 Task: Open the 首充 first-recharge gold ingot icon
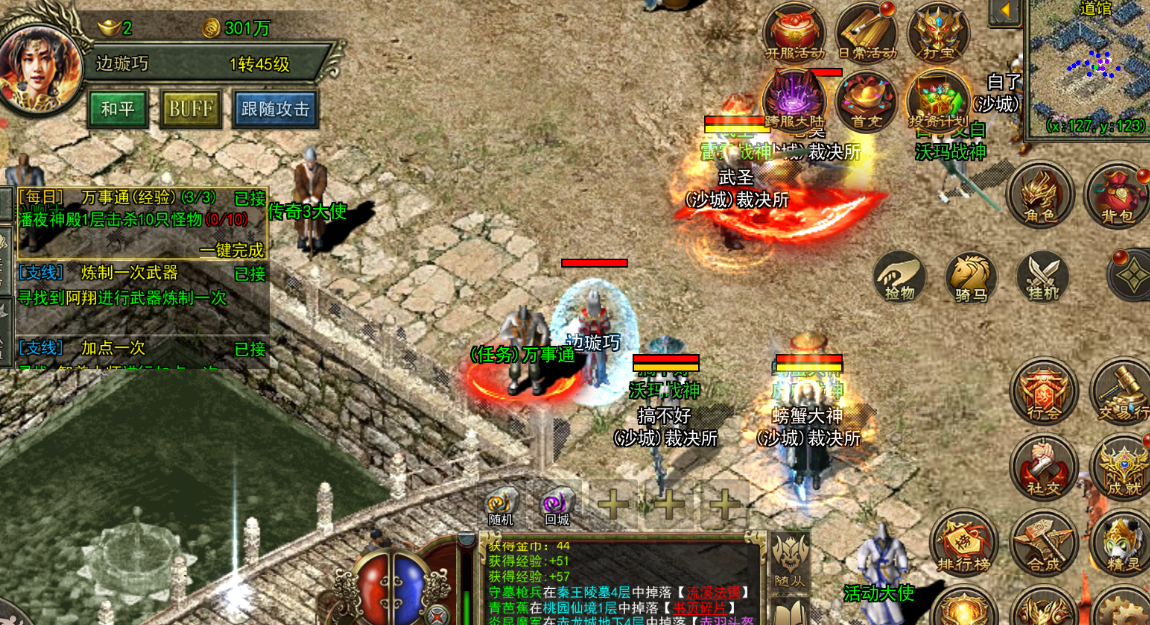click(x=866, y=100)
